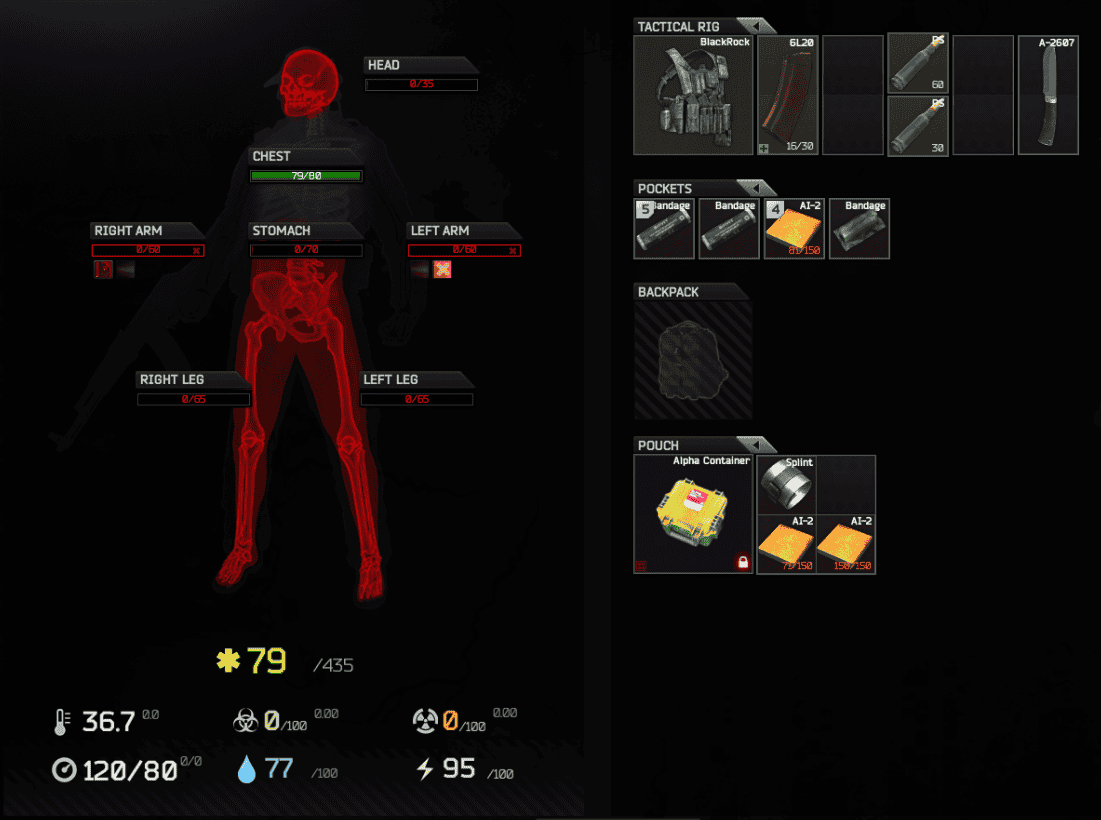Collapse the Pockets section arrow
This screenshot has height=820, width=1101.
pos(756,188)
